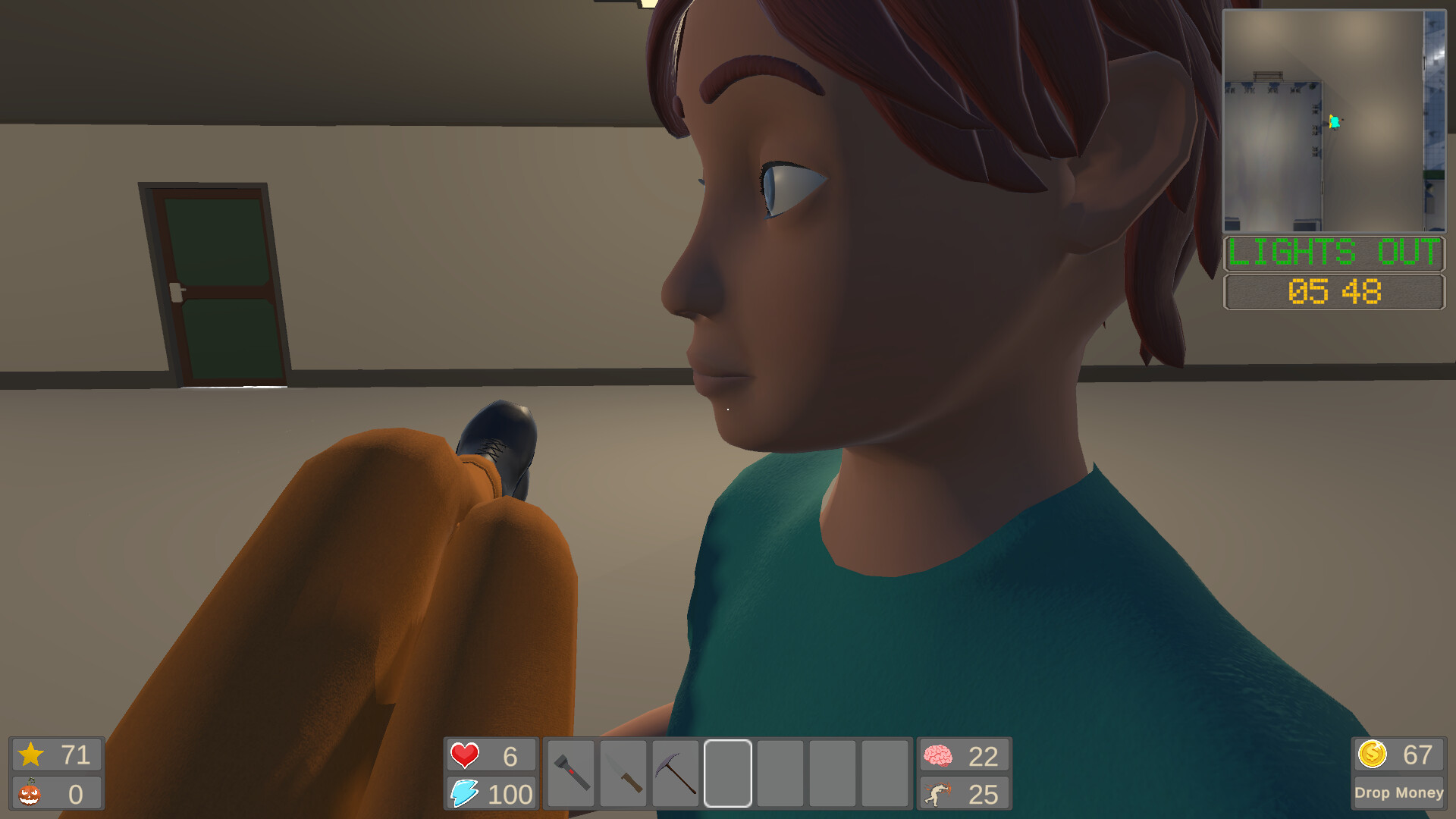1456x819 pixels.
Task: Select the pickaxe in the hotbar
Action: point(676,773)
